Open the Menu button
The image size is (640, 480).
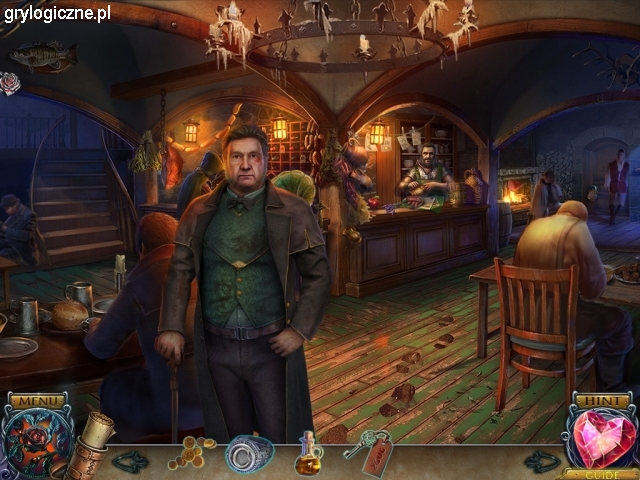(37, 401)
